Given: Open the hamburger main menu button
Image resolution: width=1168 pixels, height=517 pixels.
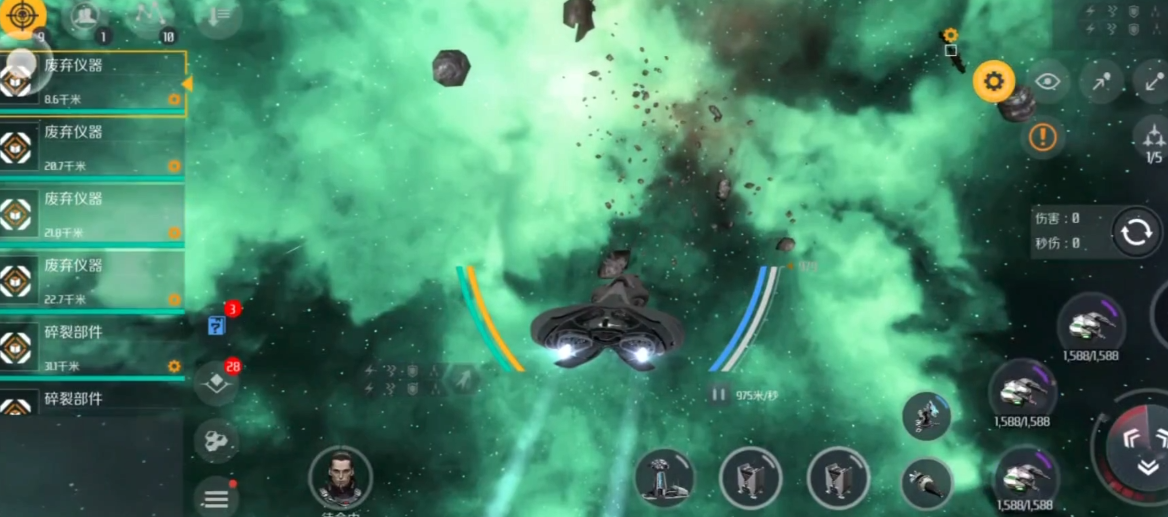Looking at the screenshot, I should pos(216,496).
